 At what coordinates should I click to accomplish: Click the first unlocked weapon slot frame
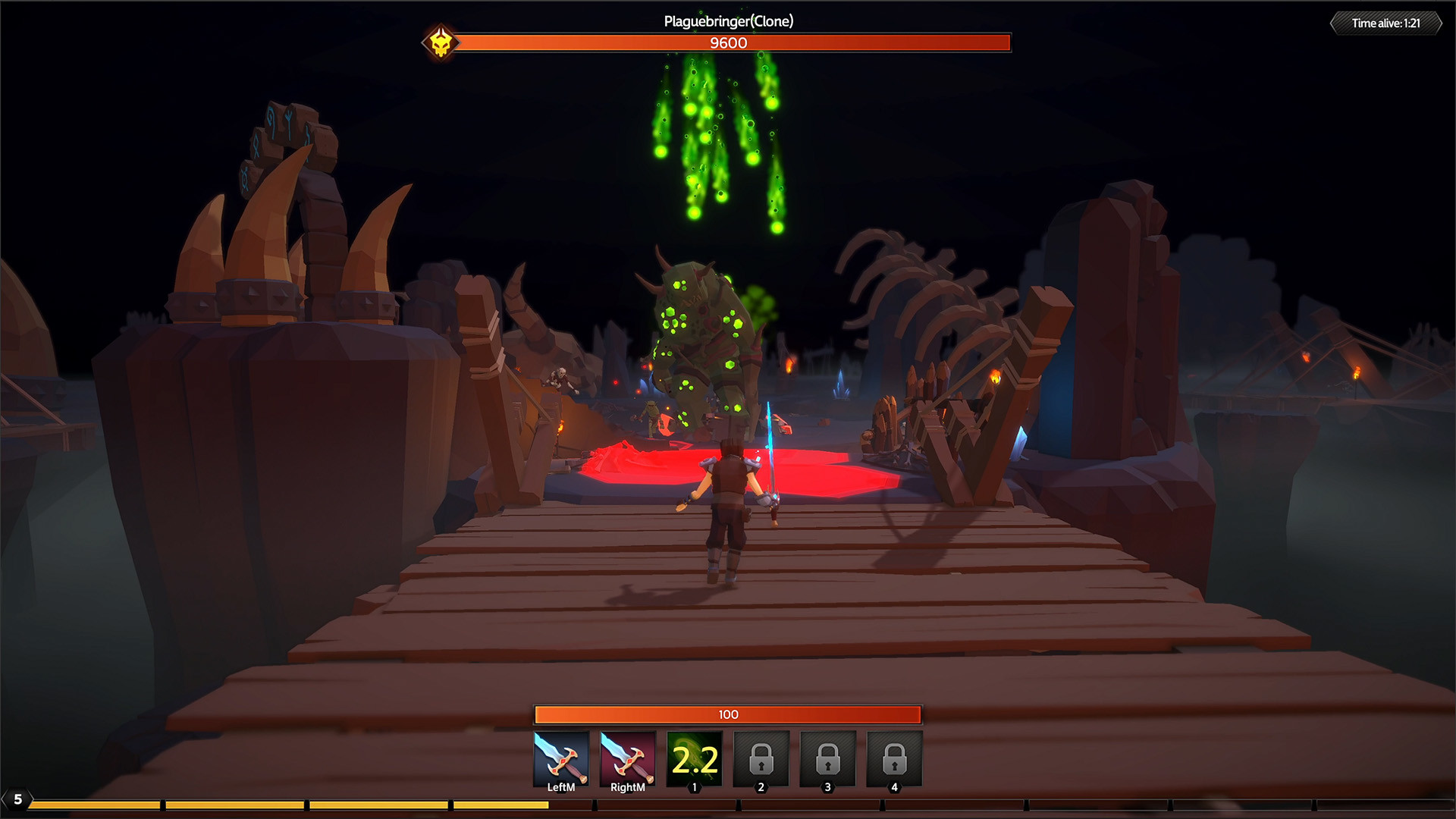[x=561, y=758]
